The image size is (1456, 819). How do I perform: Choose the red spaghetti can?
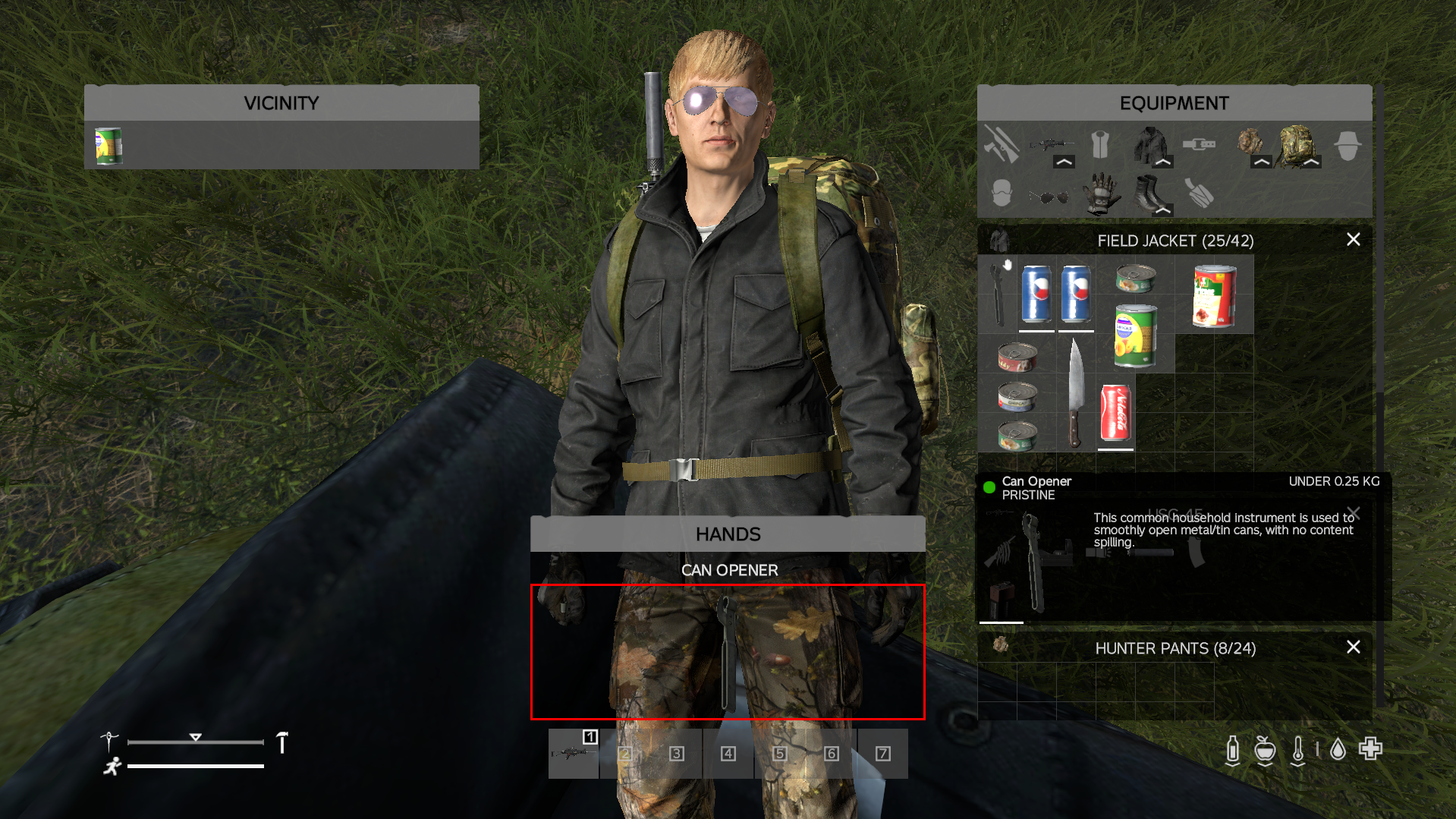click(1214, 295)
